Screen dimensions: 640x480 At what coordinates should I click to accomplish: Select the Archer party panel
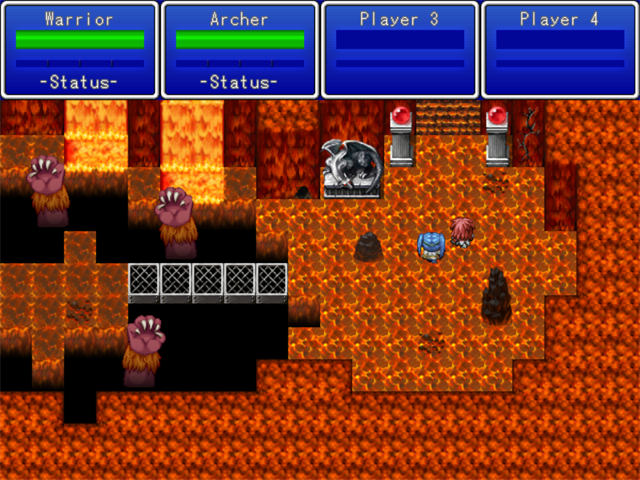(240, 50)
